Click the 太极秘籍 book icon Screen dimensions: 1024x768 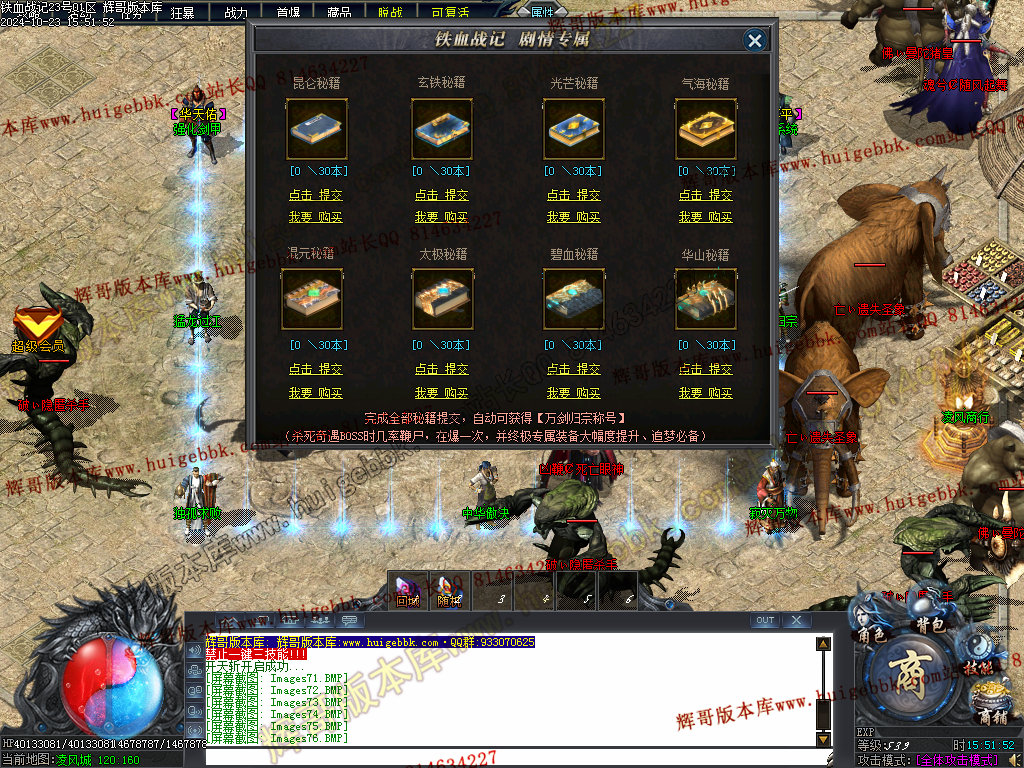click(442, 299)
